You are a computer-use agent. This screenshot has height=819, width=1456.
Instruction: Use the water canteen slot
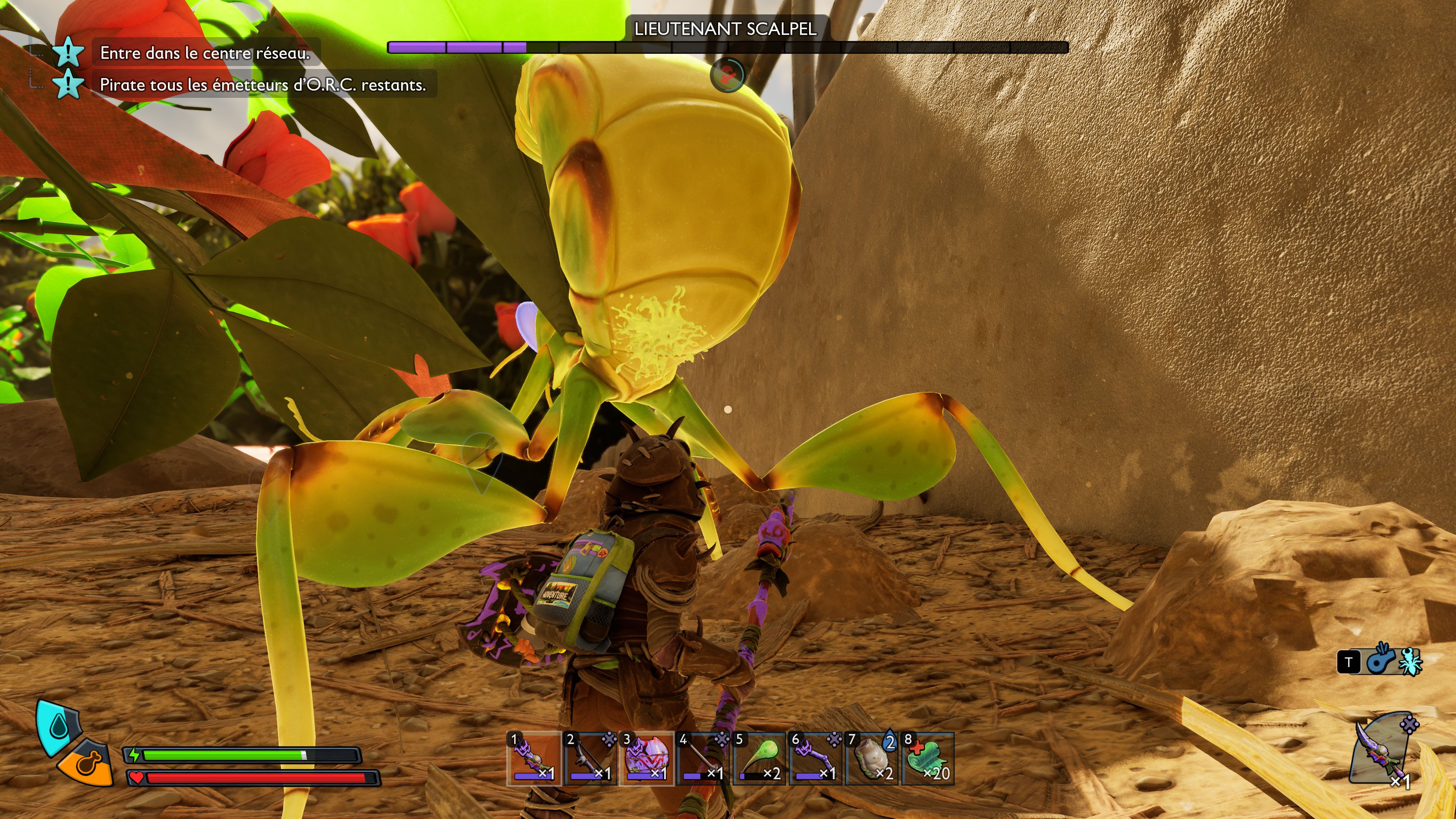872,758
